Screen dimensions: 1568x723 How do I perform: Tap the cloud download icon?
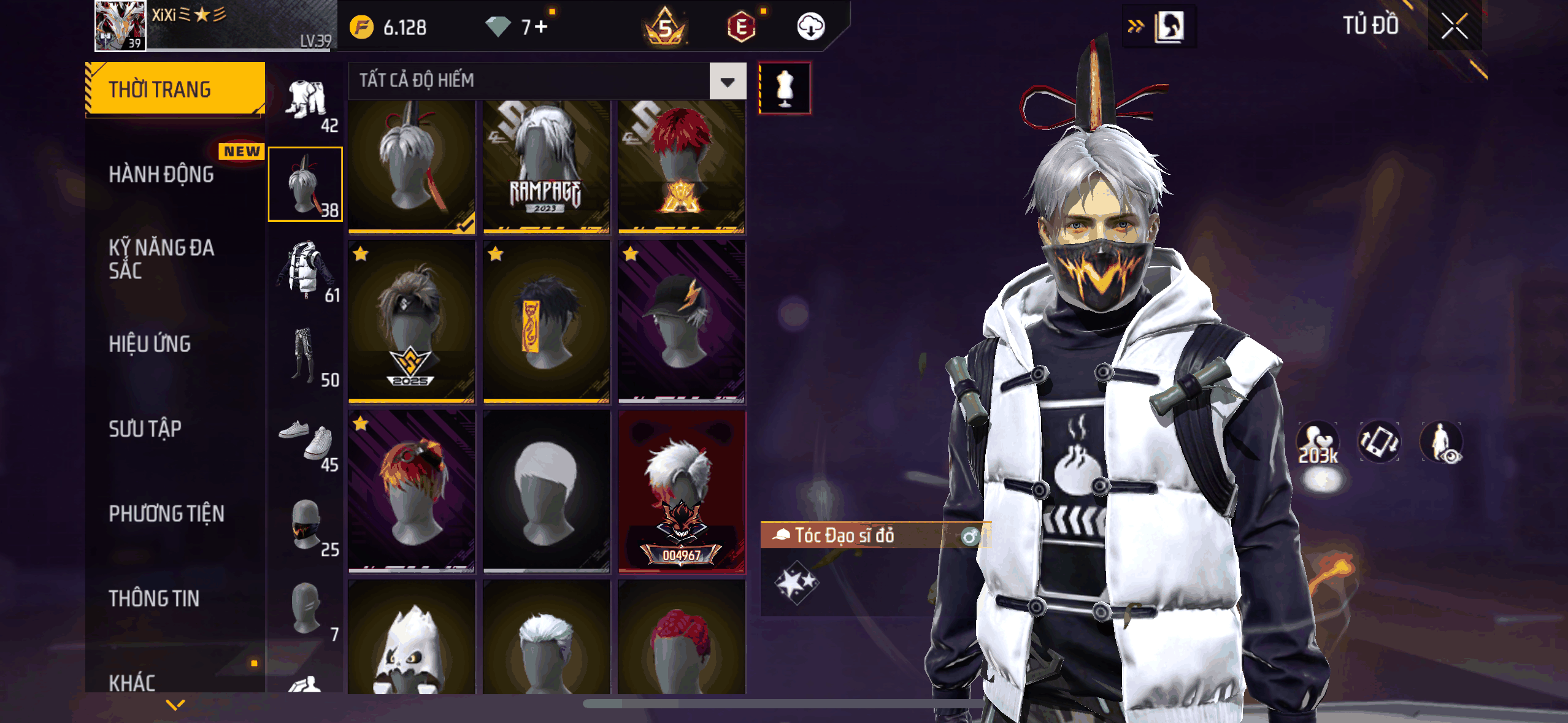(x=810, y=27)
